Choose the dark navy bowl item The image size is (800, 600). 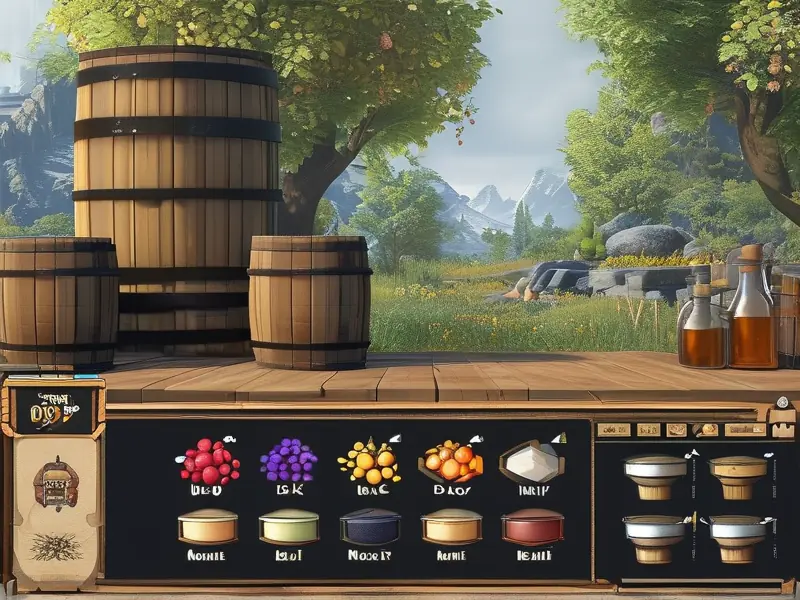click(x=370, y=526)
